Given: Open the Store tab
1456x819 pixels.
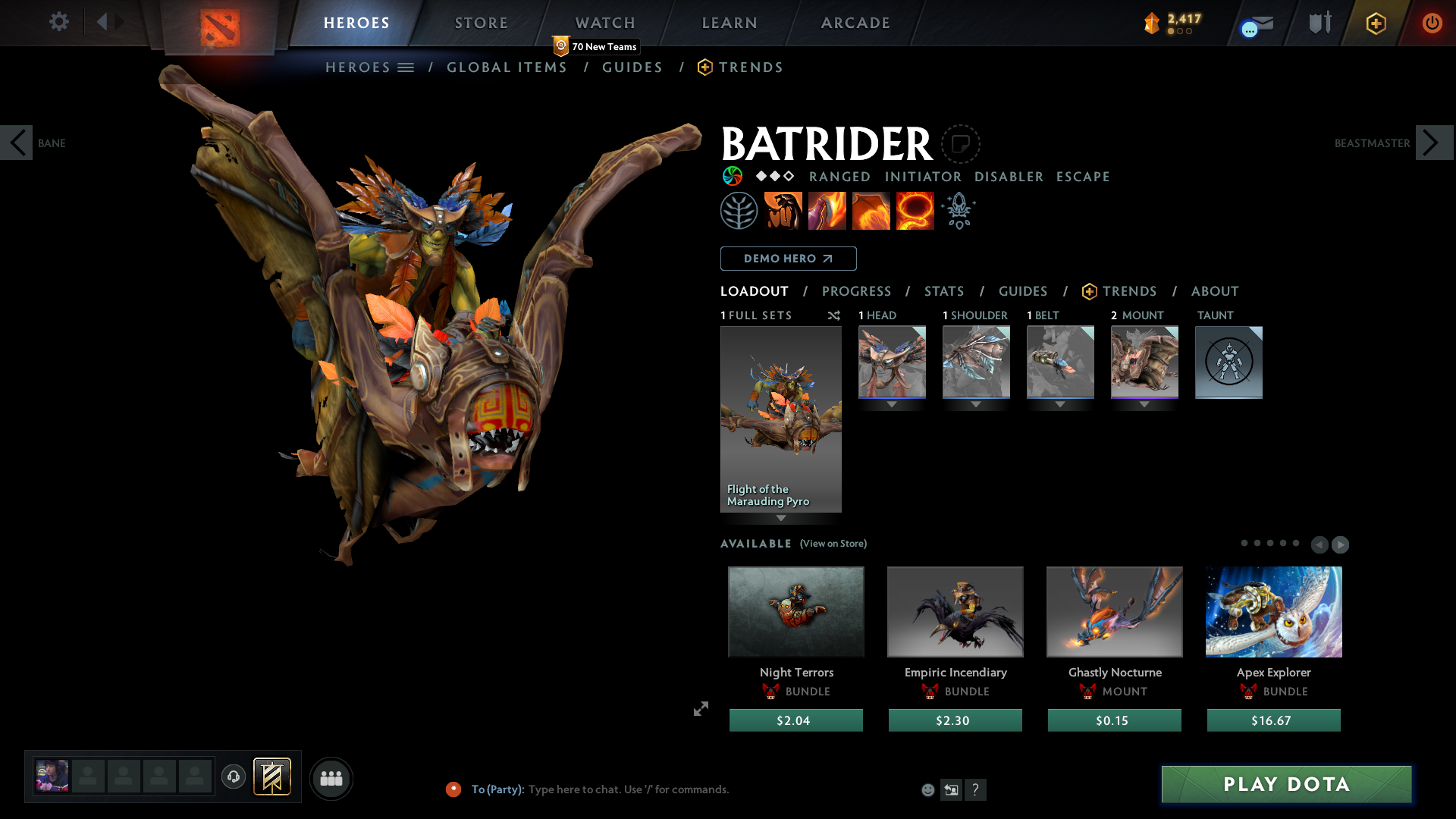Looking at the screenshot, I should click(481, 23).
